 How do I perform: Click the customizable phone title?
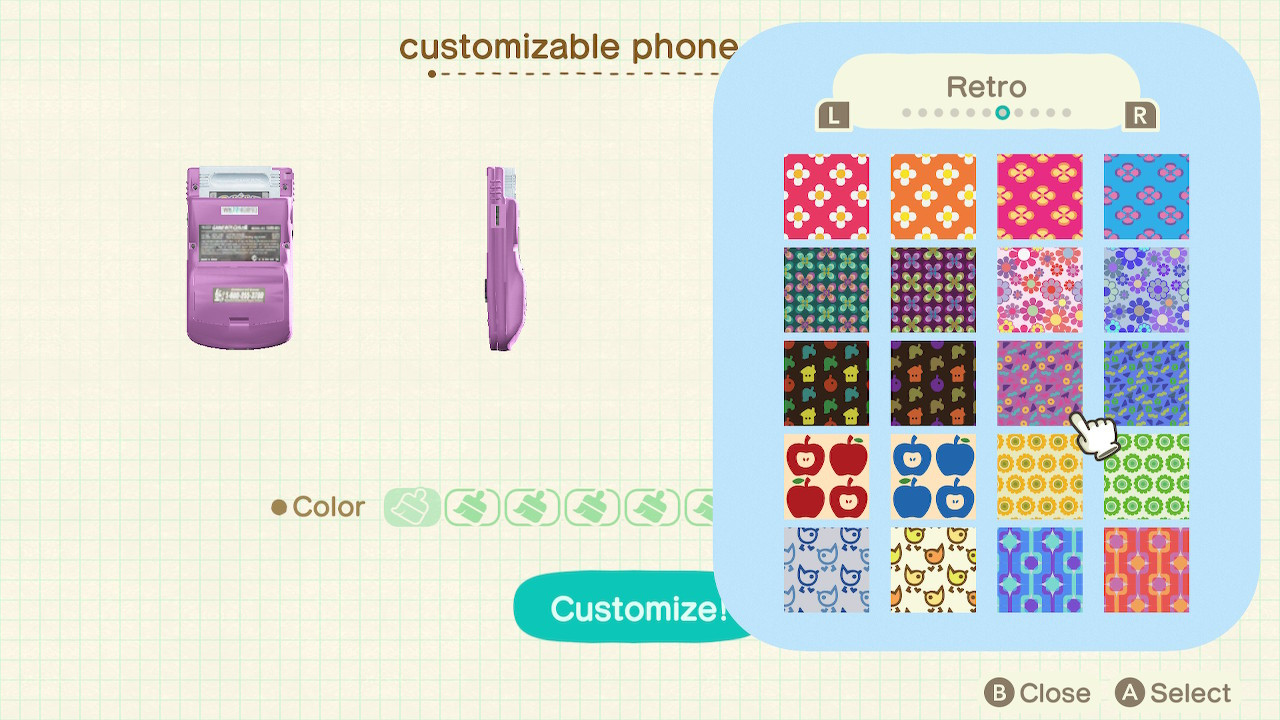click(569, 46)
